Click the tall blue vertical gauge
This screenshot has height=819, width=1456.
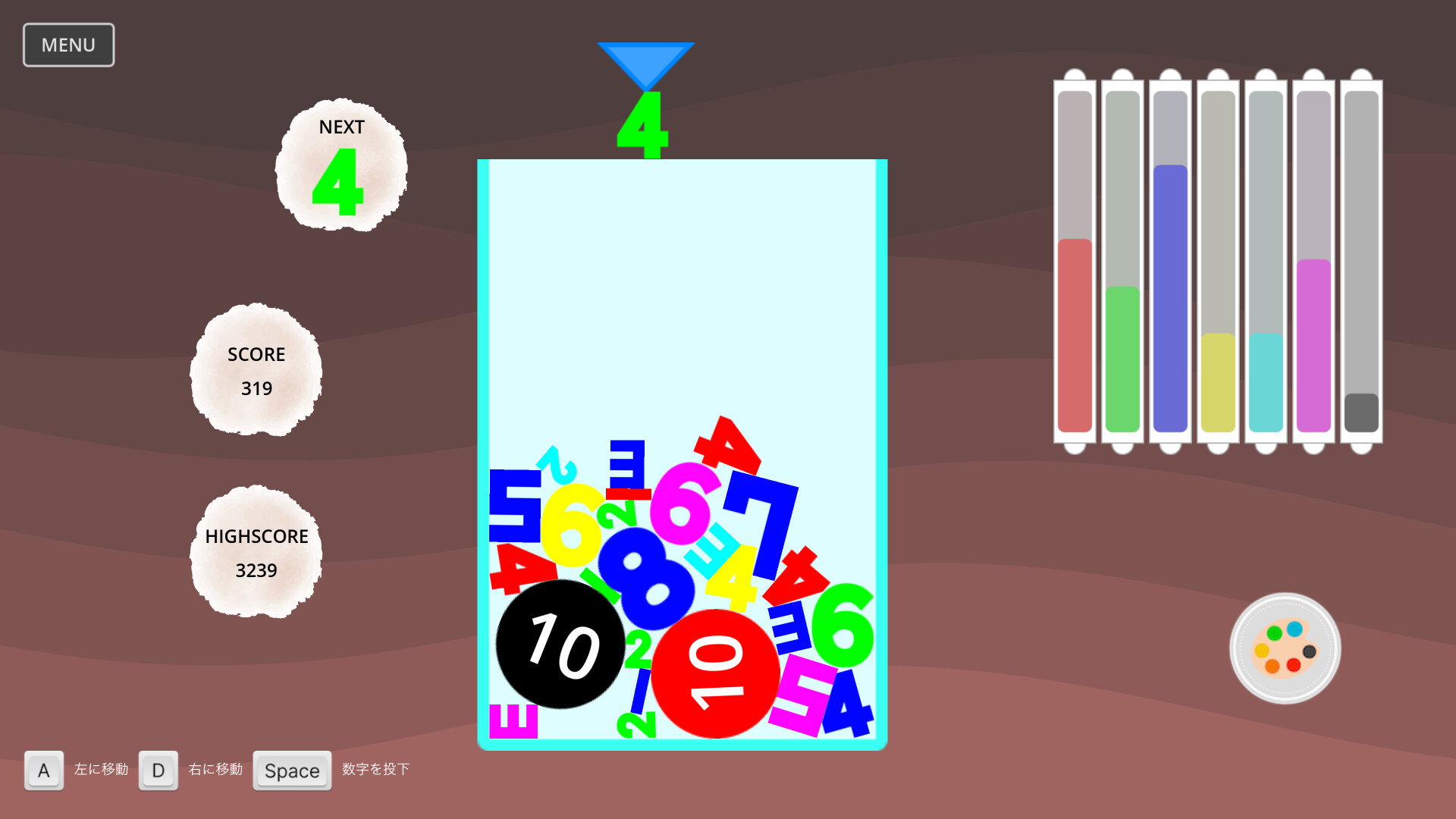point(1169,296)
